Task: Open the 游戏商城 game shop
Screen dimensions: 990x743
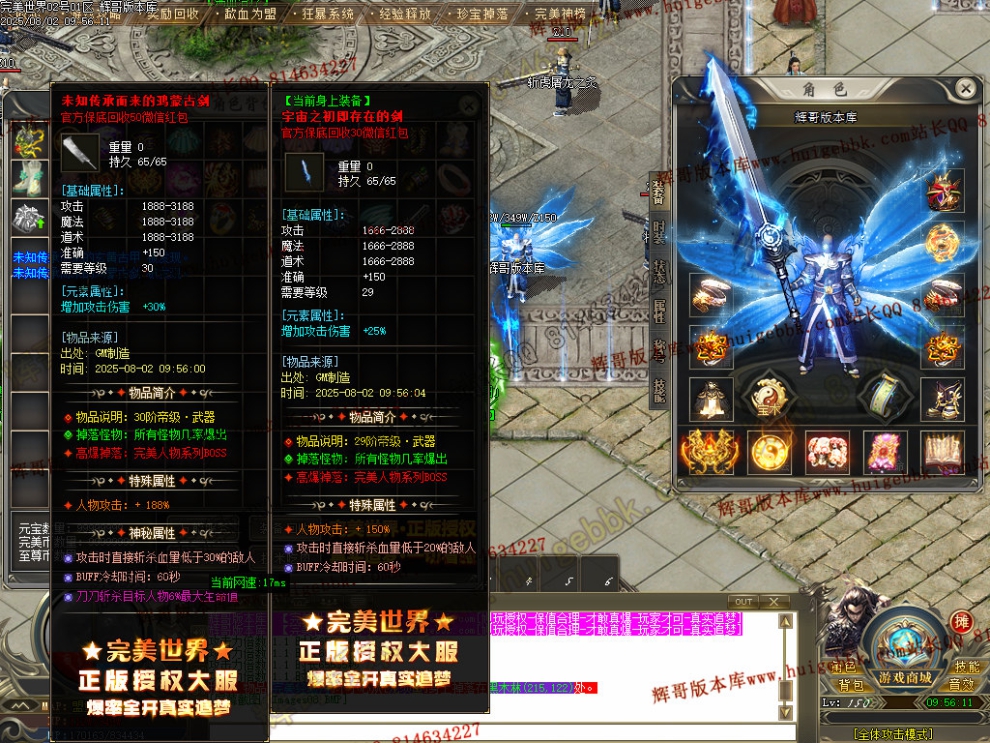Action: point(905,678)
